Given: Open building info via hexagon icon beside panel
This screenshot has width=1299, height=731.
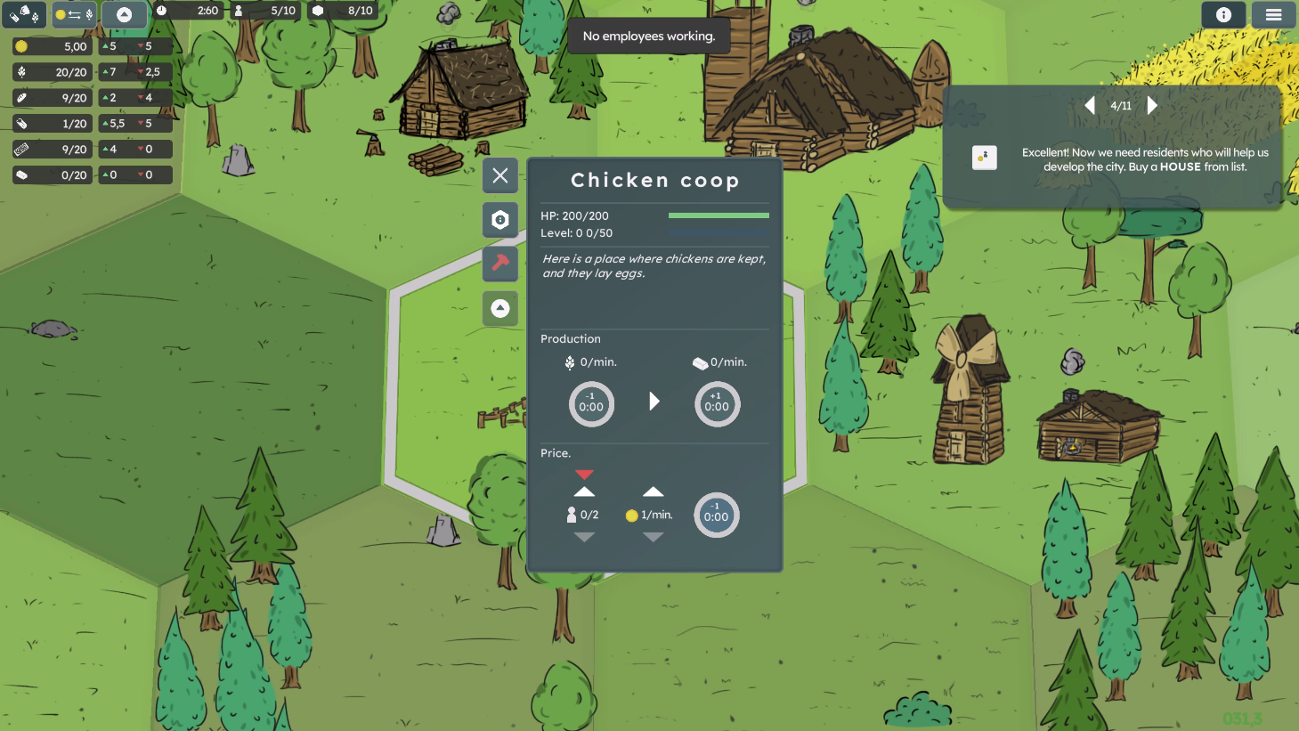Looking at the screenshot, I should pyautogui.click(x=500, y=219).
